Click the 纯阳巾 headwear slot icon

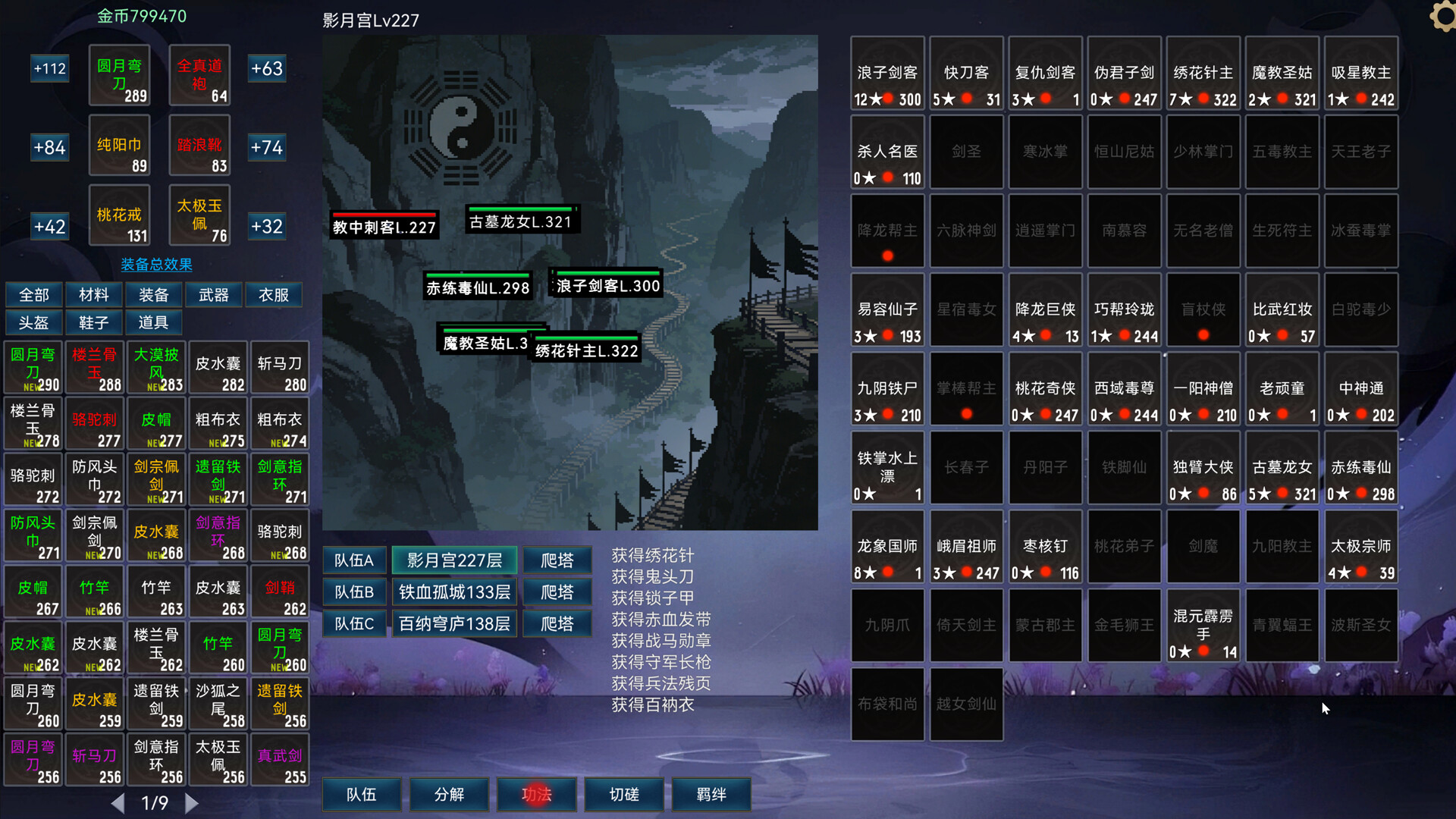click(x=119, y=146)
